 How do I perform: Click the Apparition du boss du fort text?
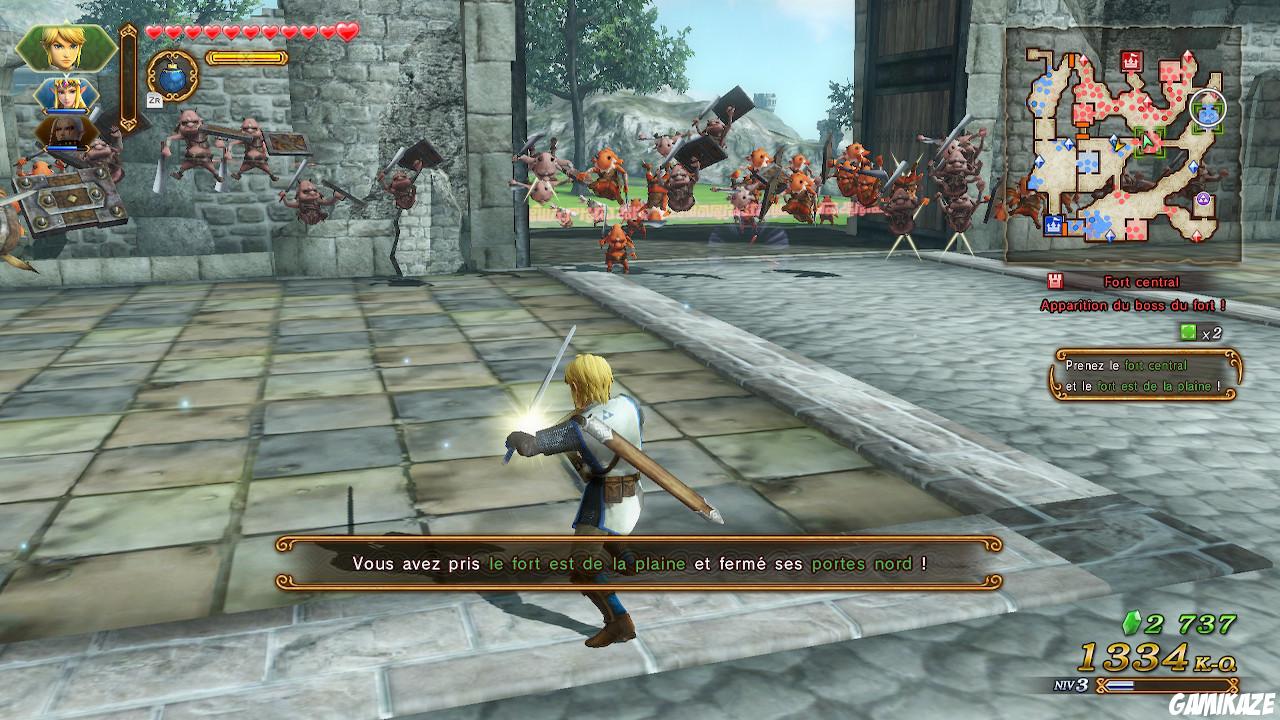tap(1132, 304)
